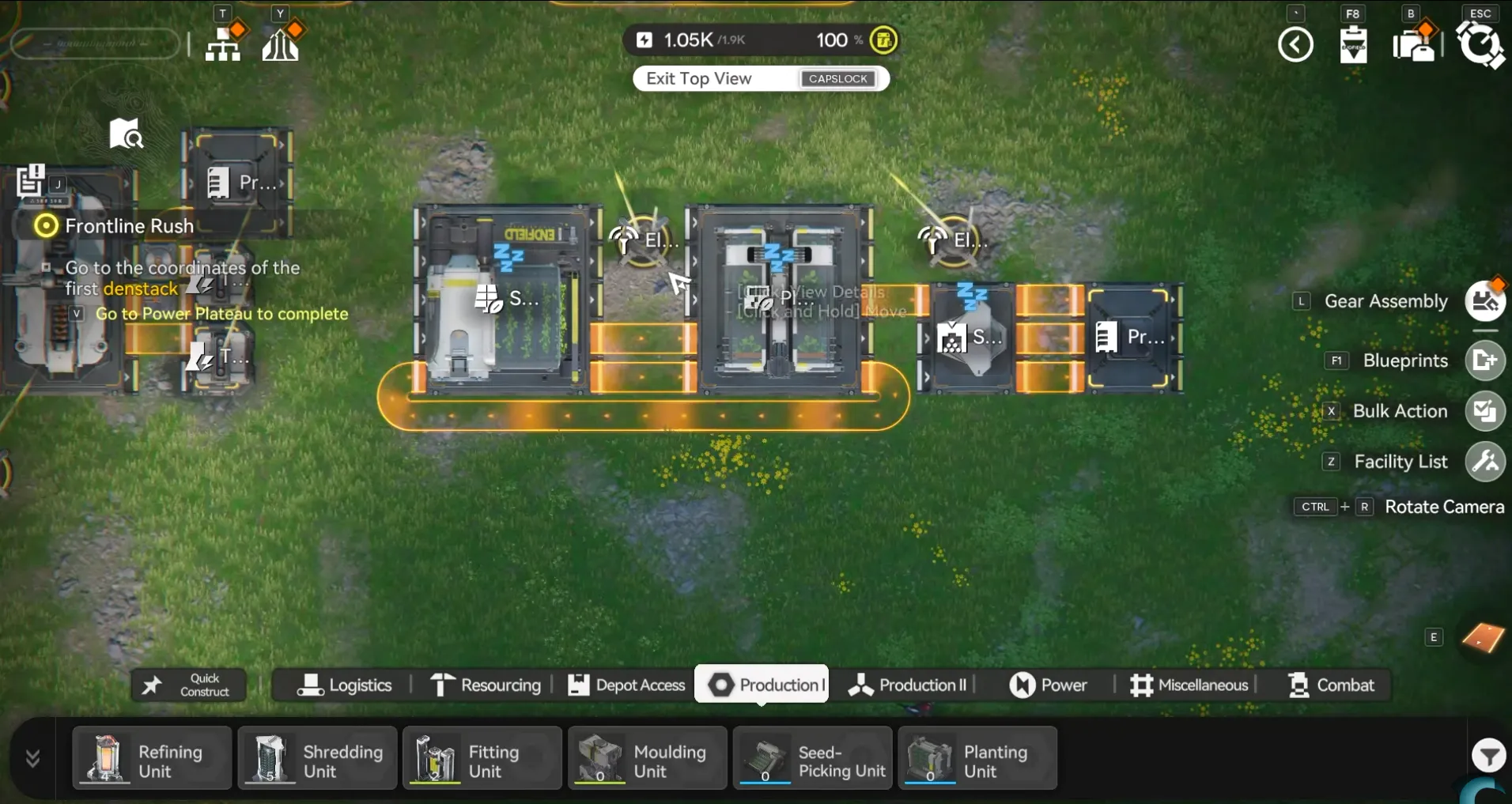Toggle Quick Construct mode

pos(188,684)
